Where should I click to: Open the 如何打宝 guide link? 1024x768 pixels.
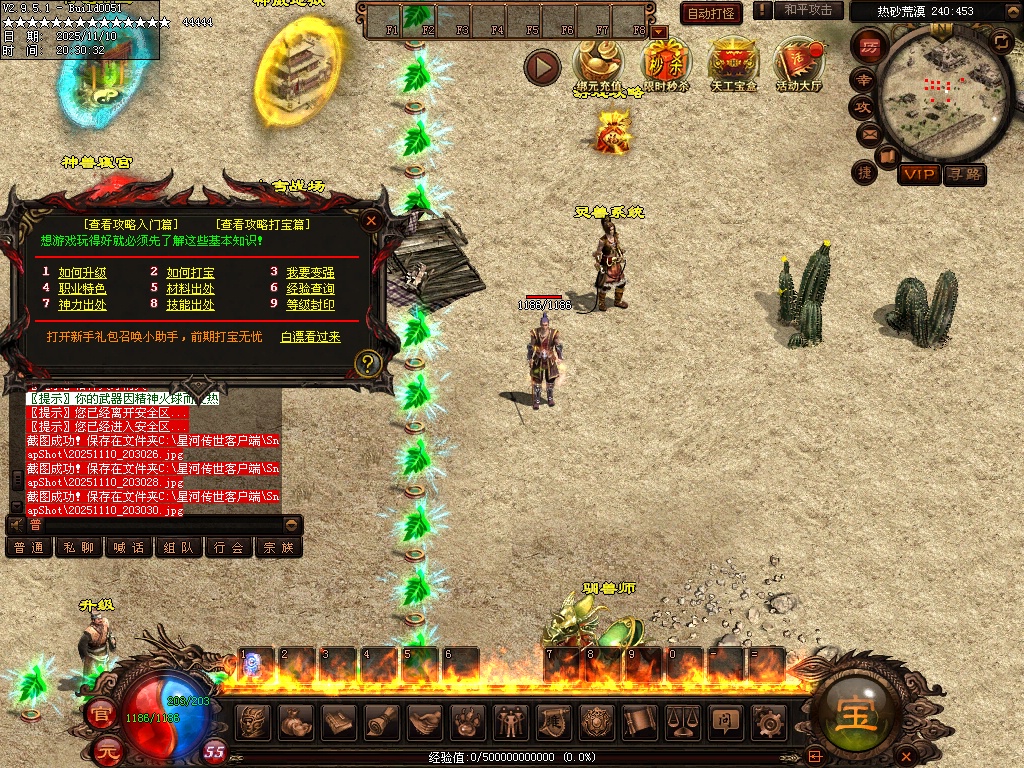[190, 272]
